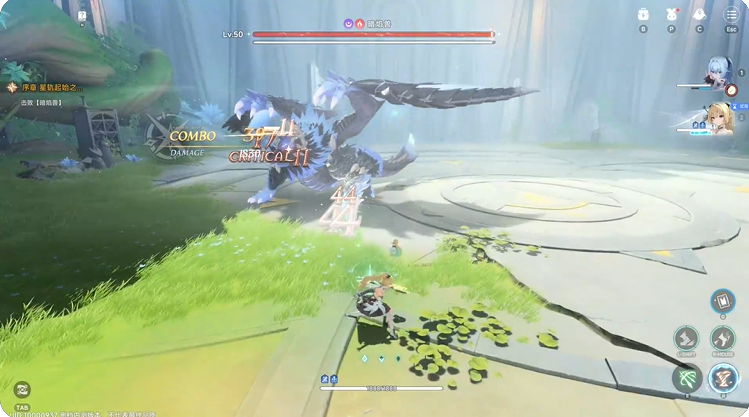The image size is (749, 417).
Task: Activate the glowing blue ultimate skill
Action: tap(722, 379)
